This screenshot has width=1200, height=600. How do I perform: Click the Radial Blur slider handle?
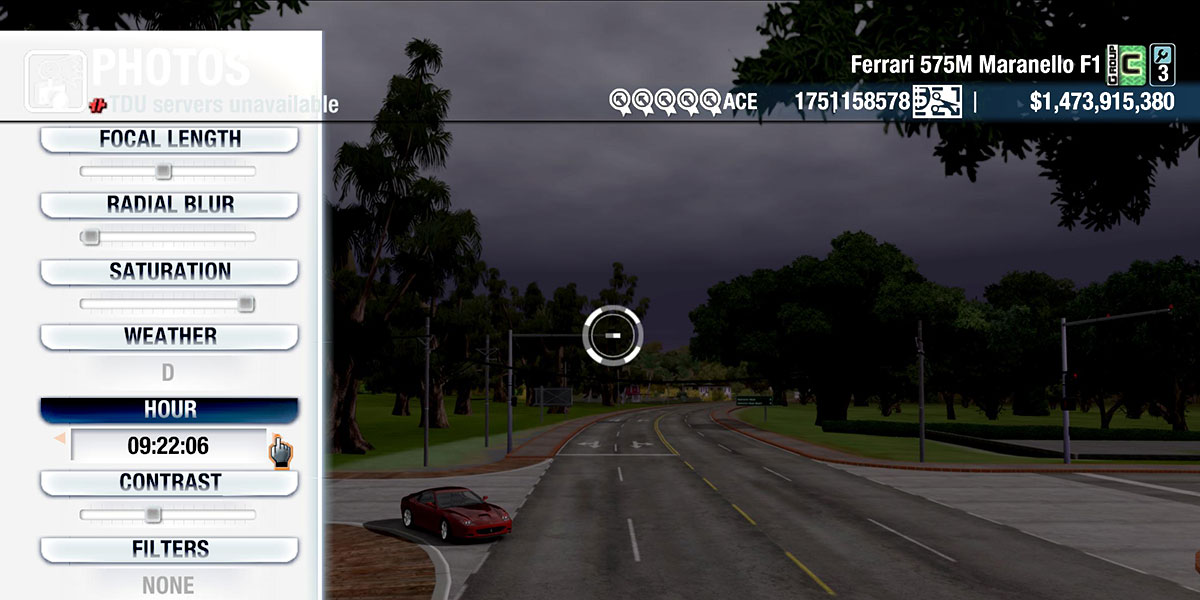(90, 237)
